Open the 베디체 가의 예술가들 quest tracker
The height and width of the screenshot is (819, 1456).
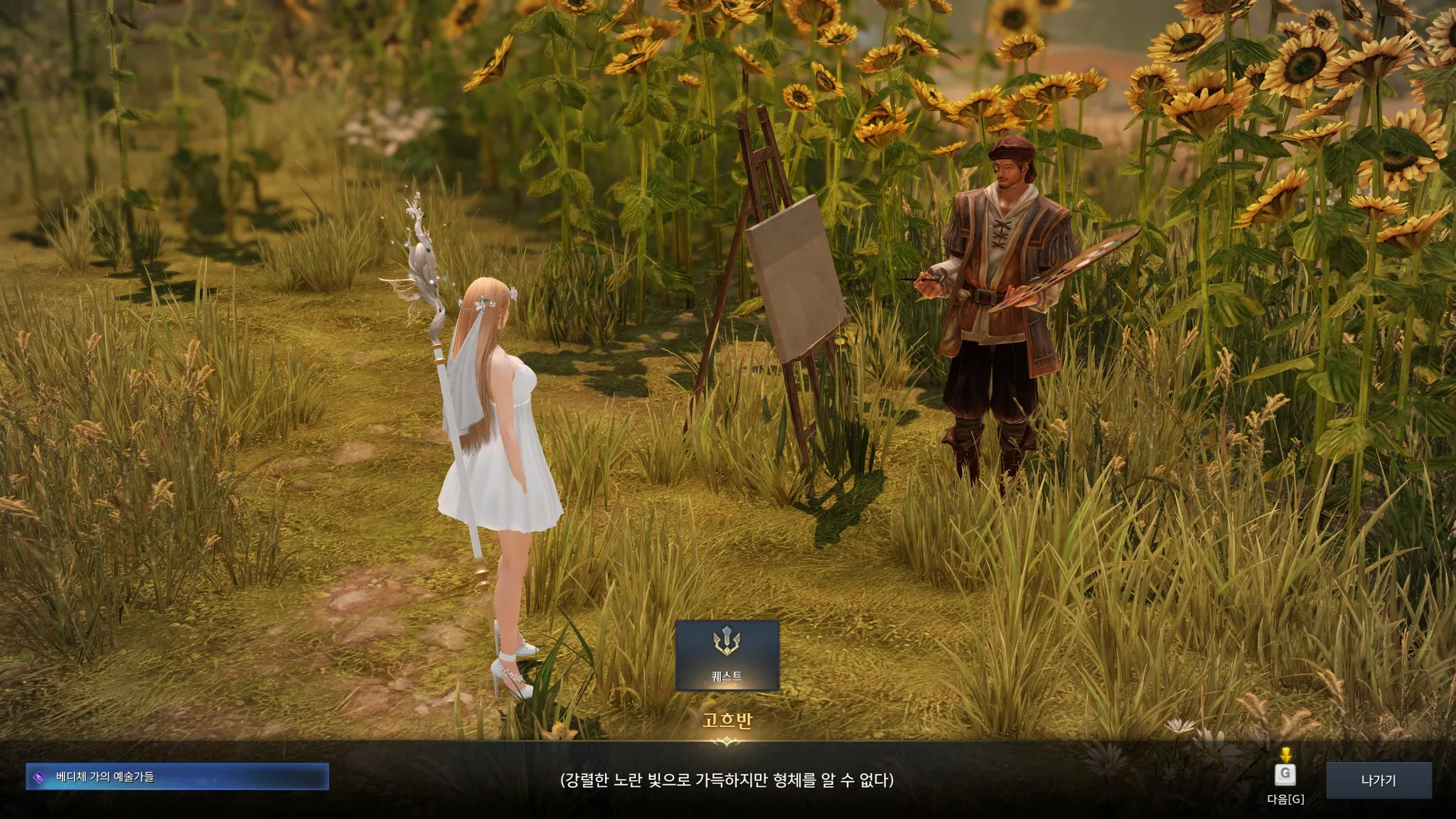point(177,777)
